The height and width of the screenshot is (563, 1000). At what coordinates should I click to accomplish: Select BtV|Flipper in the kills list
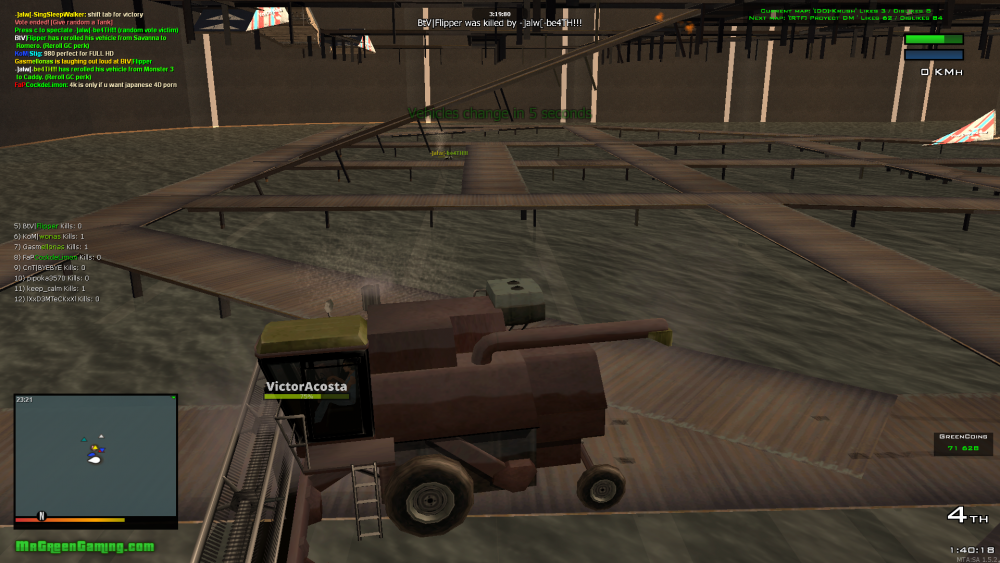coord(48,226)
